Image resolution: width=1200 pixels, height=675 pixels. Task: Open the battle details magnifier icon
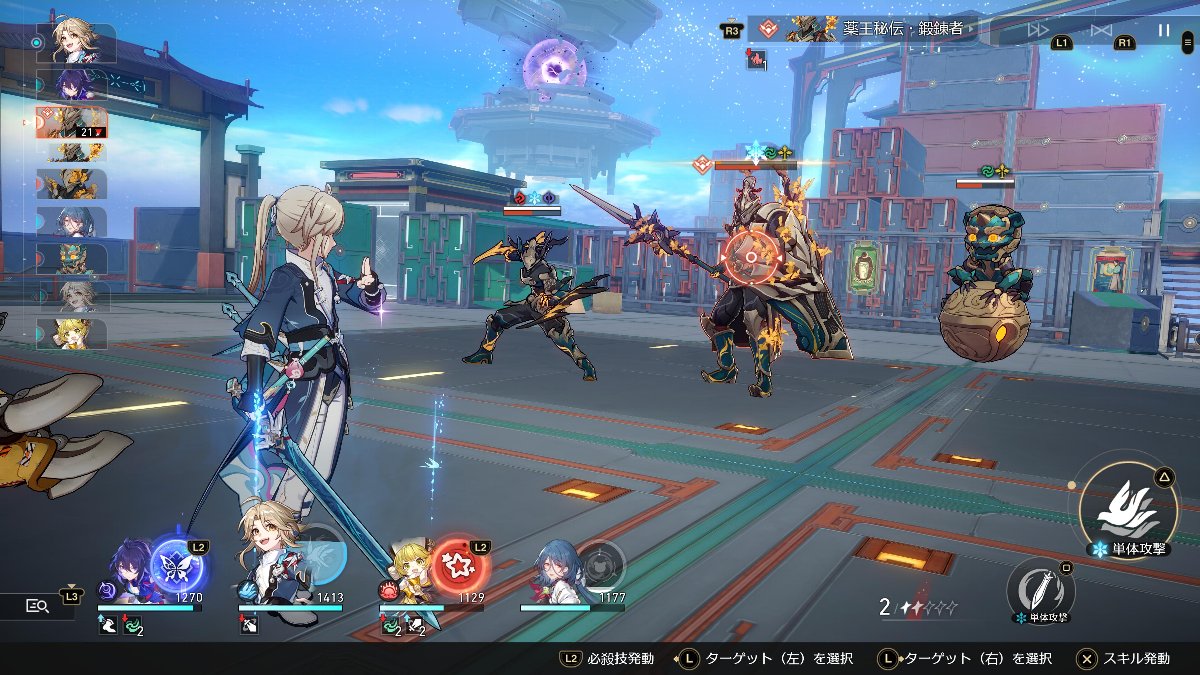38,605
